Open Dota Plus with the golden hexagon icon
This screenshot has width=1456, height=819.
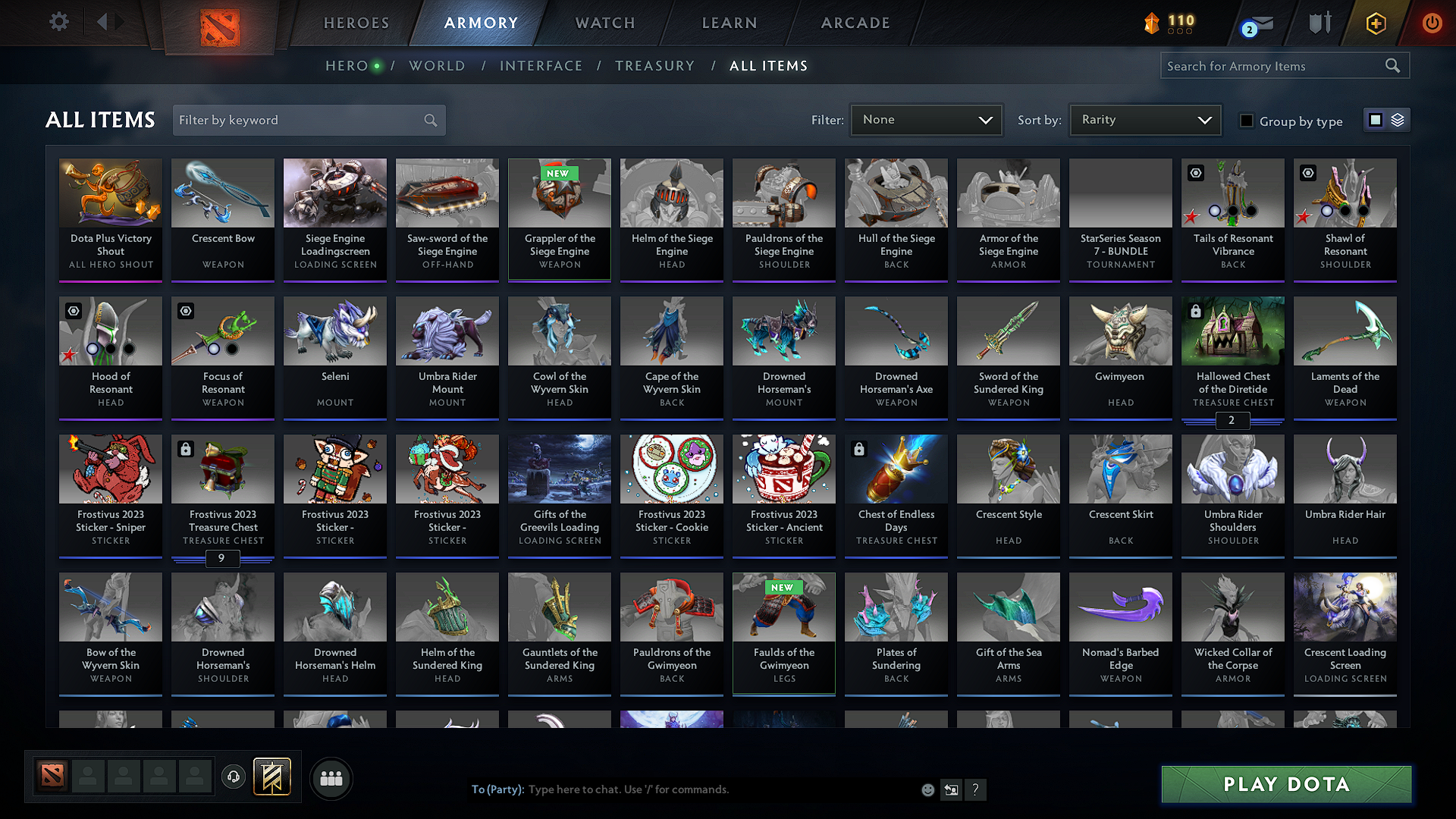coord(1375,24)
